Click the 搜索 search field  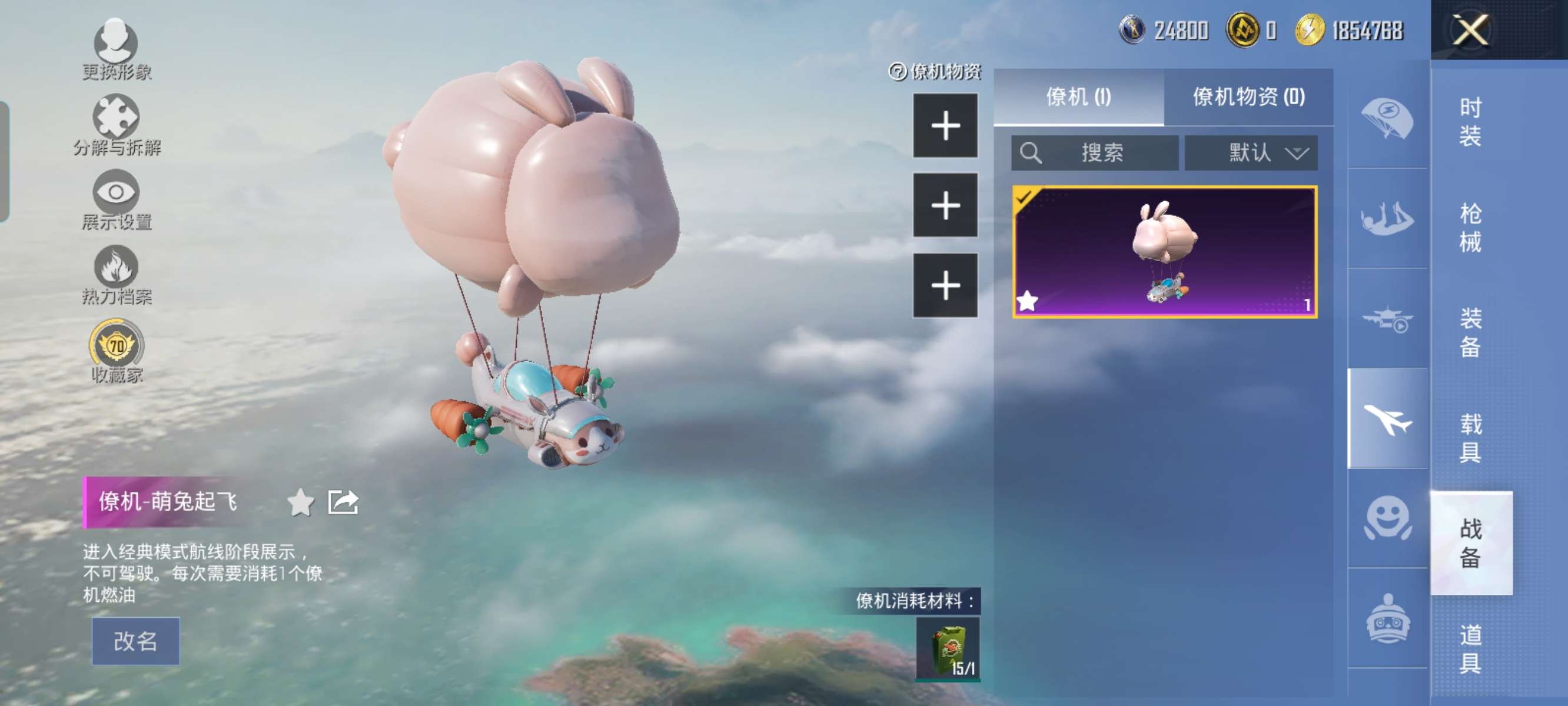coord(1094,152)
